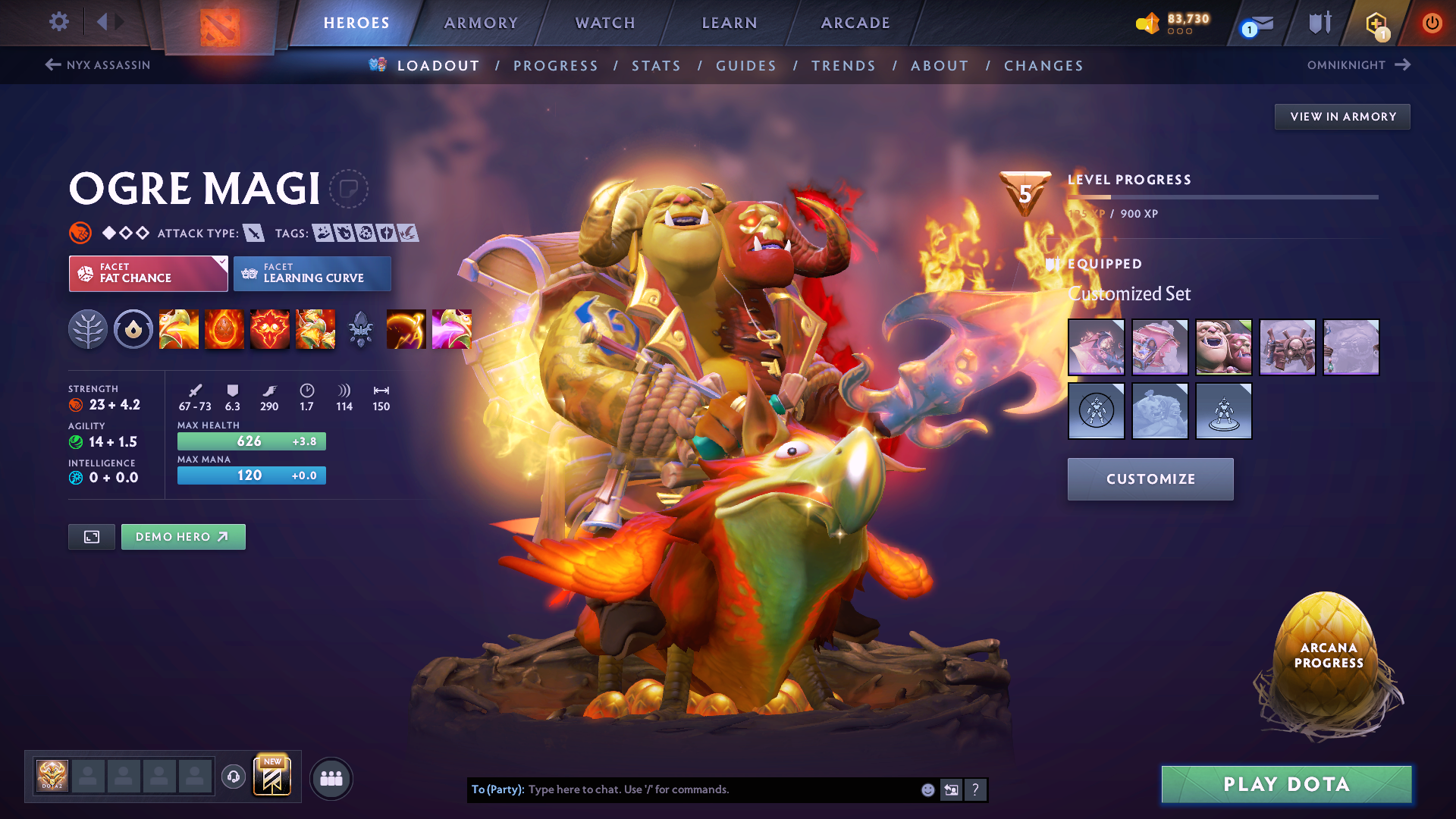The image size is (1456, 819).
Task: View the Fireblast ability icon
Action: [x=179, y=329]
